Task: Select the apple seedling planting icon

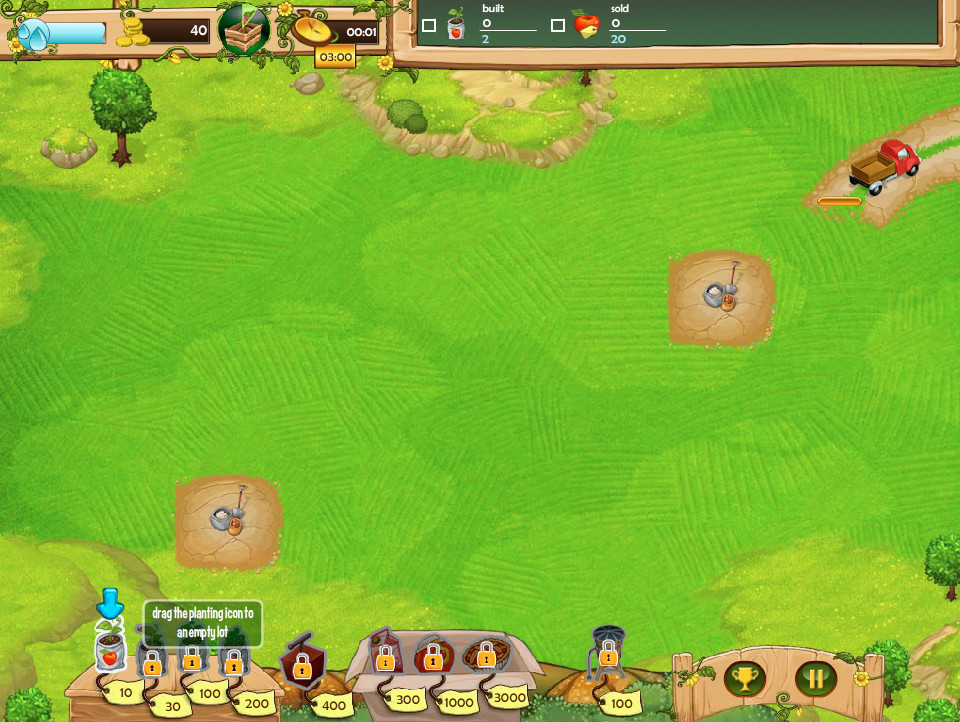Action: tap(110, 650)
